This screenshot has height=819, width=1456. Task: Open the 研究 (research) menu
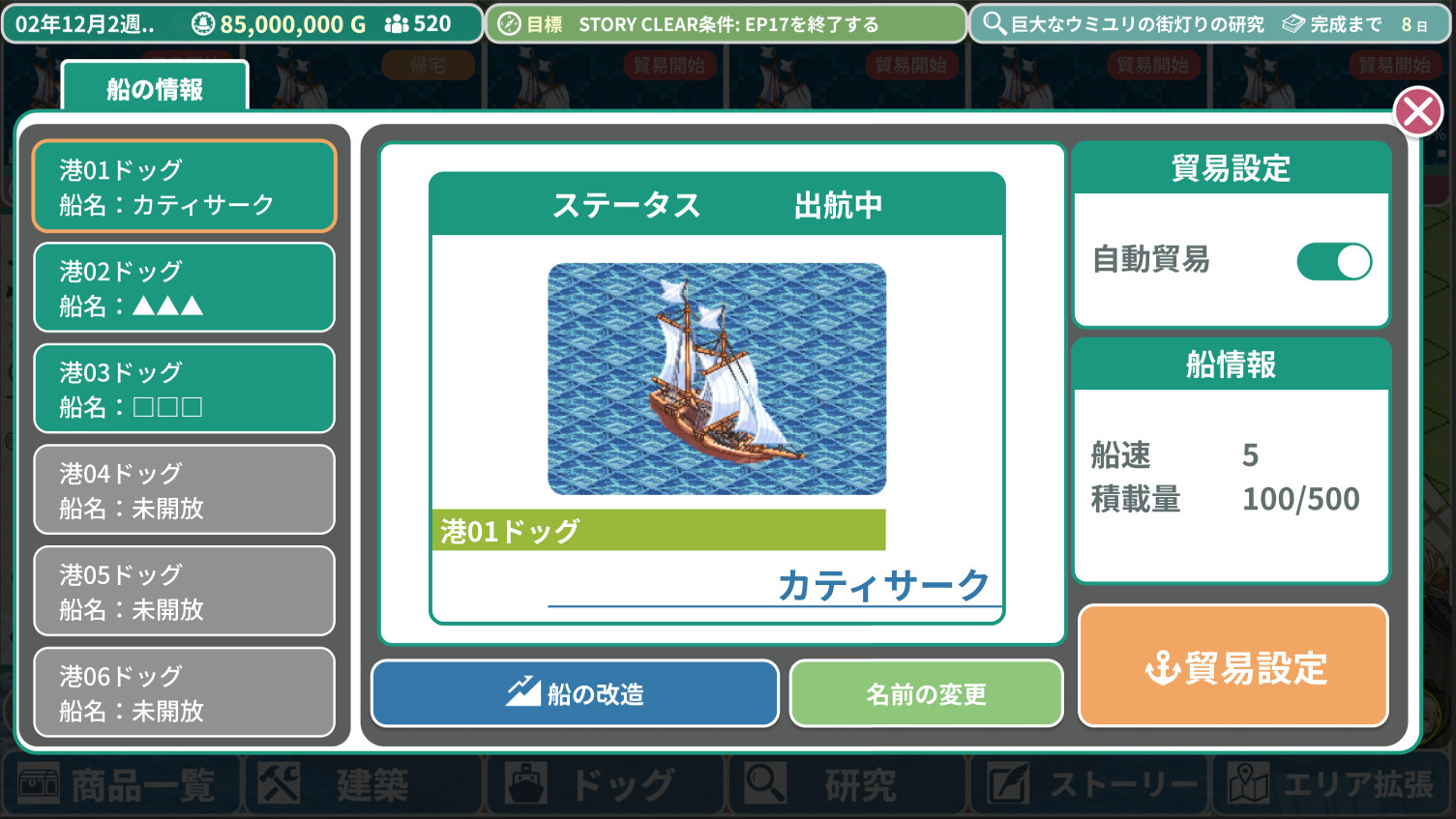847,785
